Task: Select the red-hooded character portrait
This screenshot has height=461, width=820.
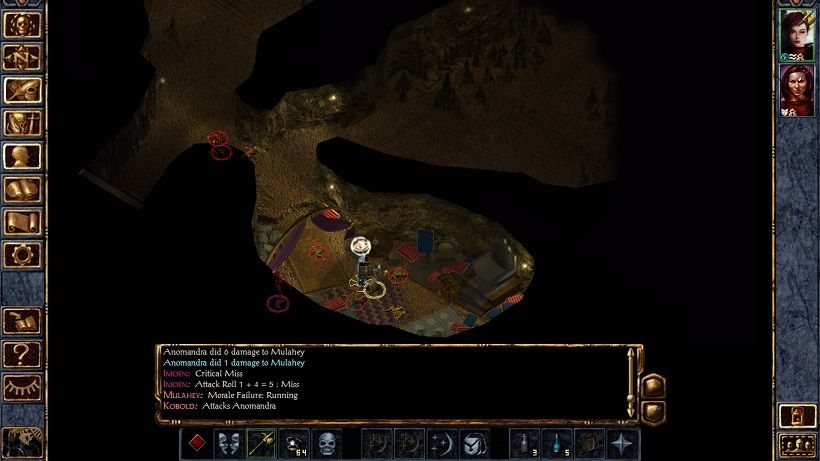Action: [796, 91]
